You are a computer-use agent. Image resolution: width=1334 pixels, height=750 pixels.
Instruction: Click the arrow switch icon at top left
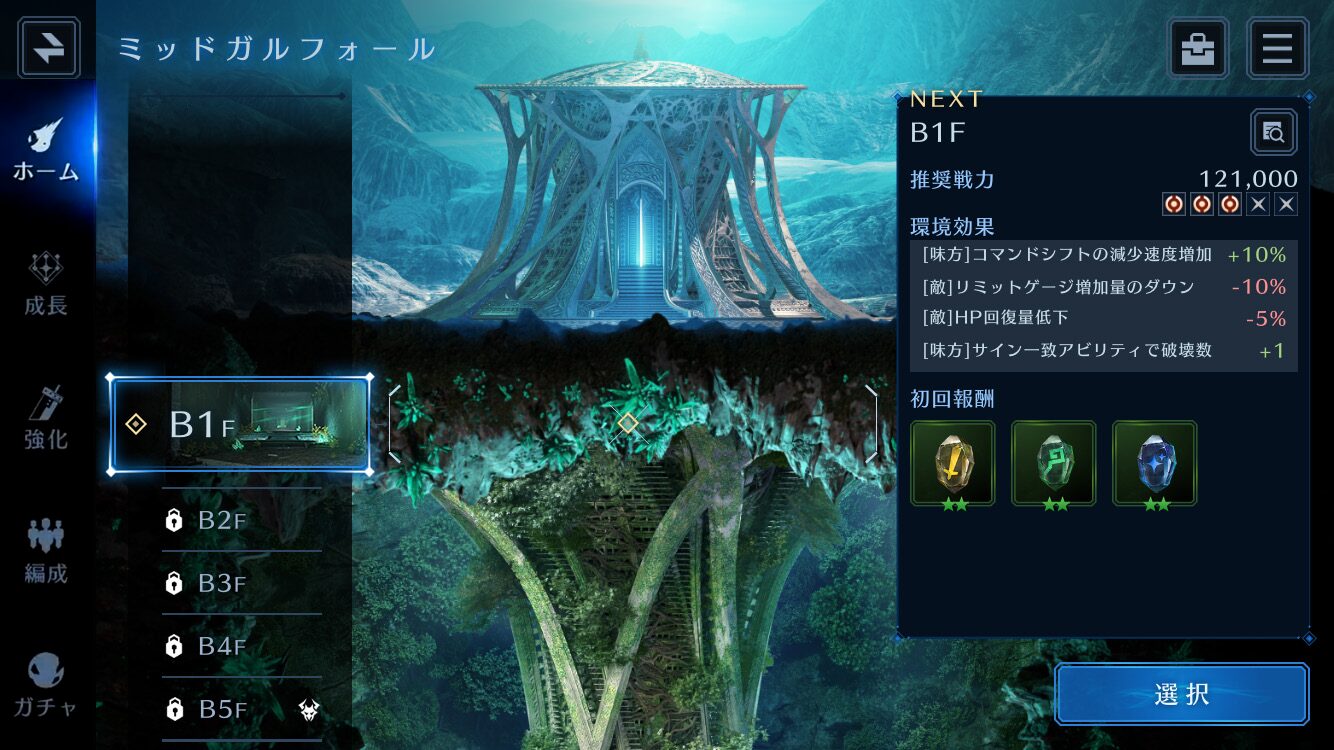(47, 47)
